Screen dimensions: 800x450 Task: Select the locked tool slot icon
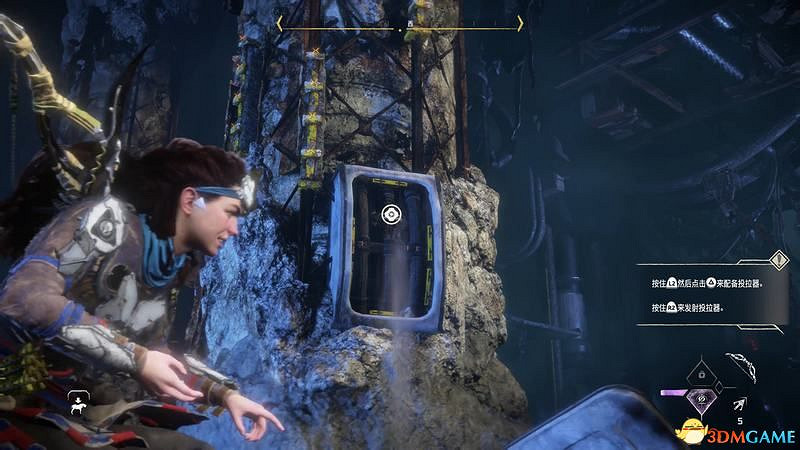pos(702,372)
